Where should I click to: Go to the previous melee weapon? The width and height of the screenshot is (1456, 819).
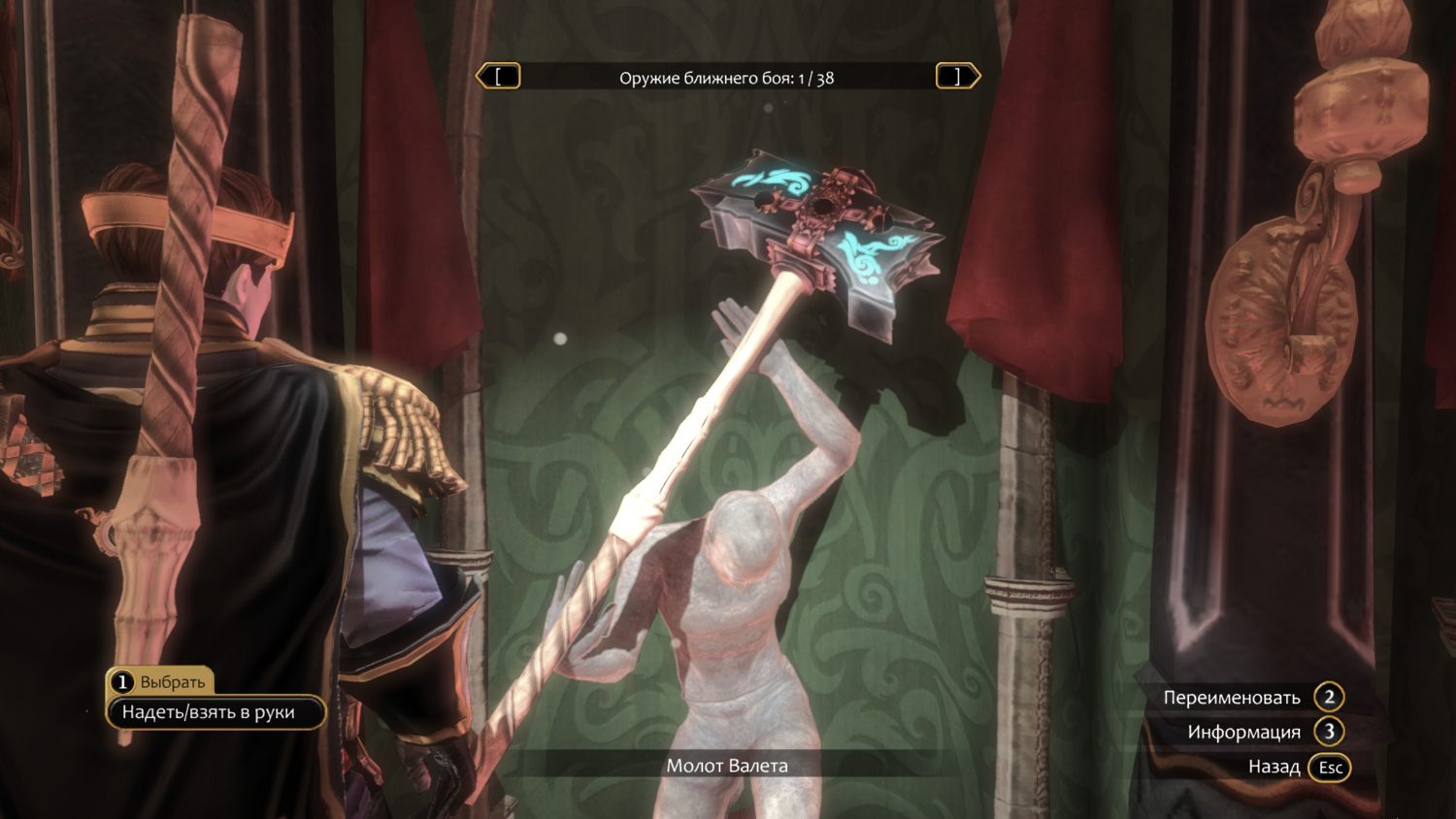[x=499, y=77]
